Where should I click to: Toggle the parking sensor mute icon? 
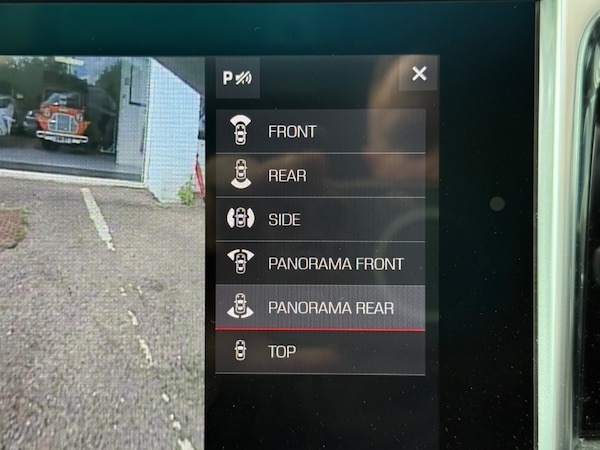(x=238, y=77)
